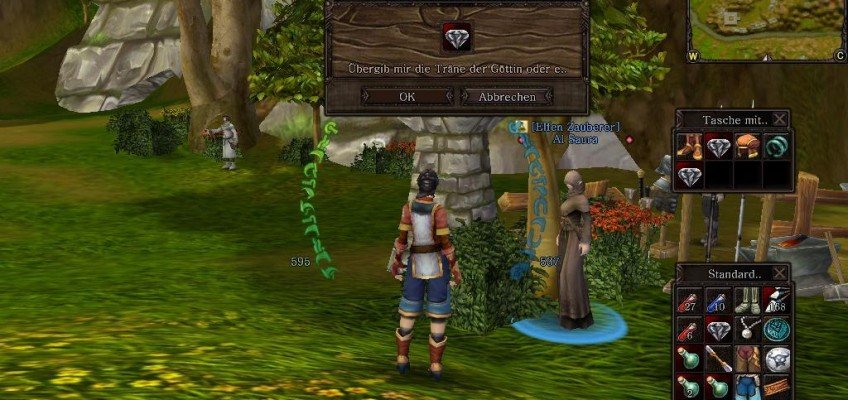Image resolution: width=848 pixels, height=400 pixels.
Task: Select the green boots in Standard inventory
Action: click(x=747, y=301)
